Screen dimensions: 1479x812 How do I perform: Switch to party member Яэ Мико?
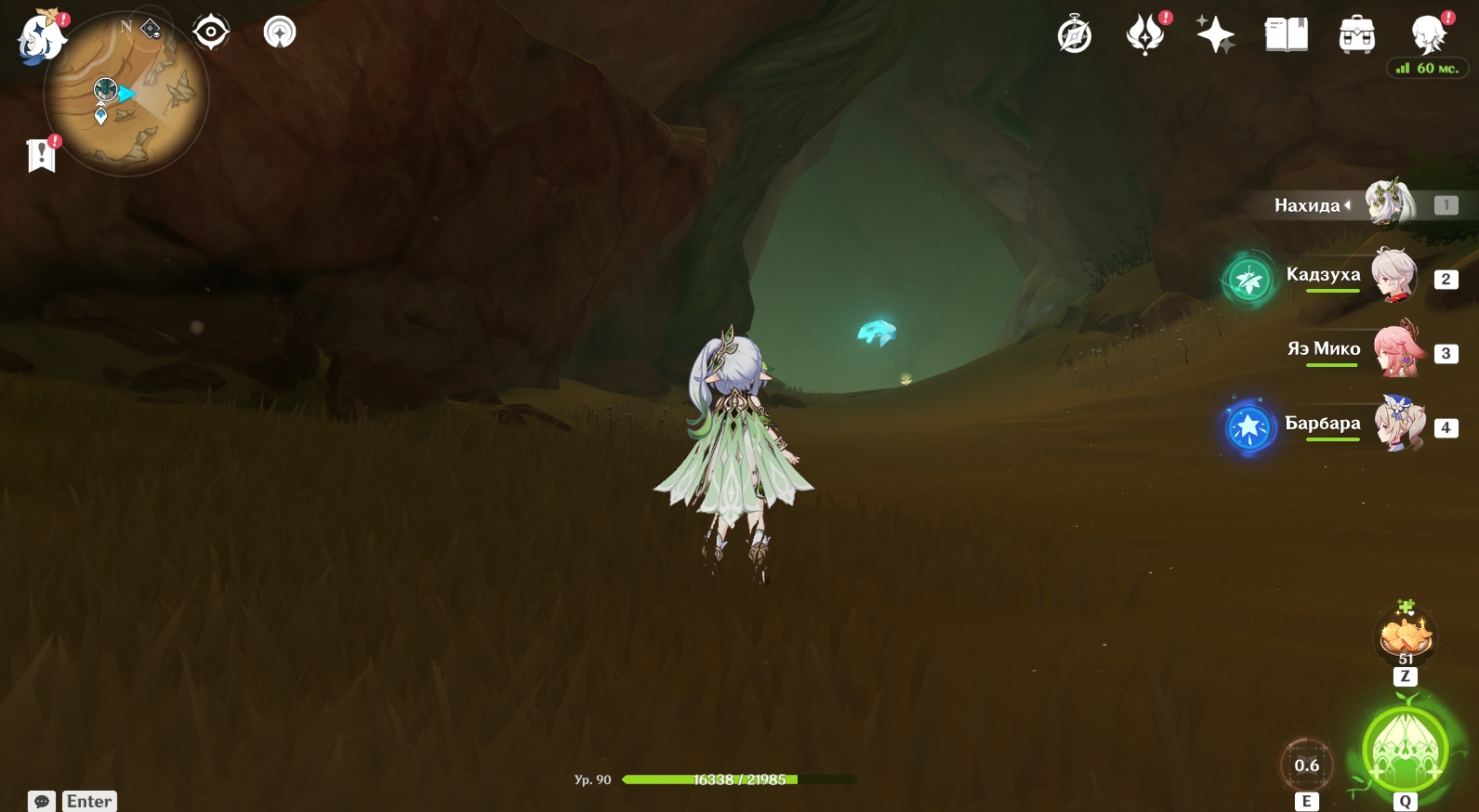click(x=1397, y=350)
